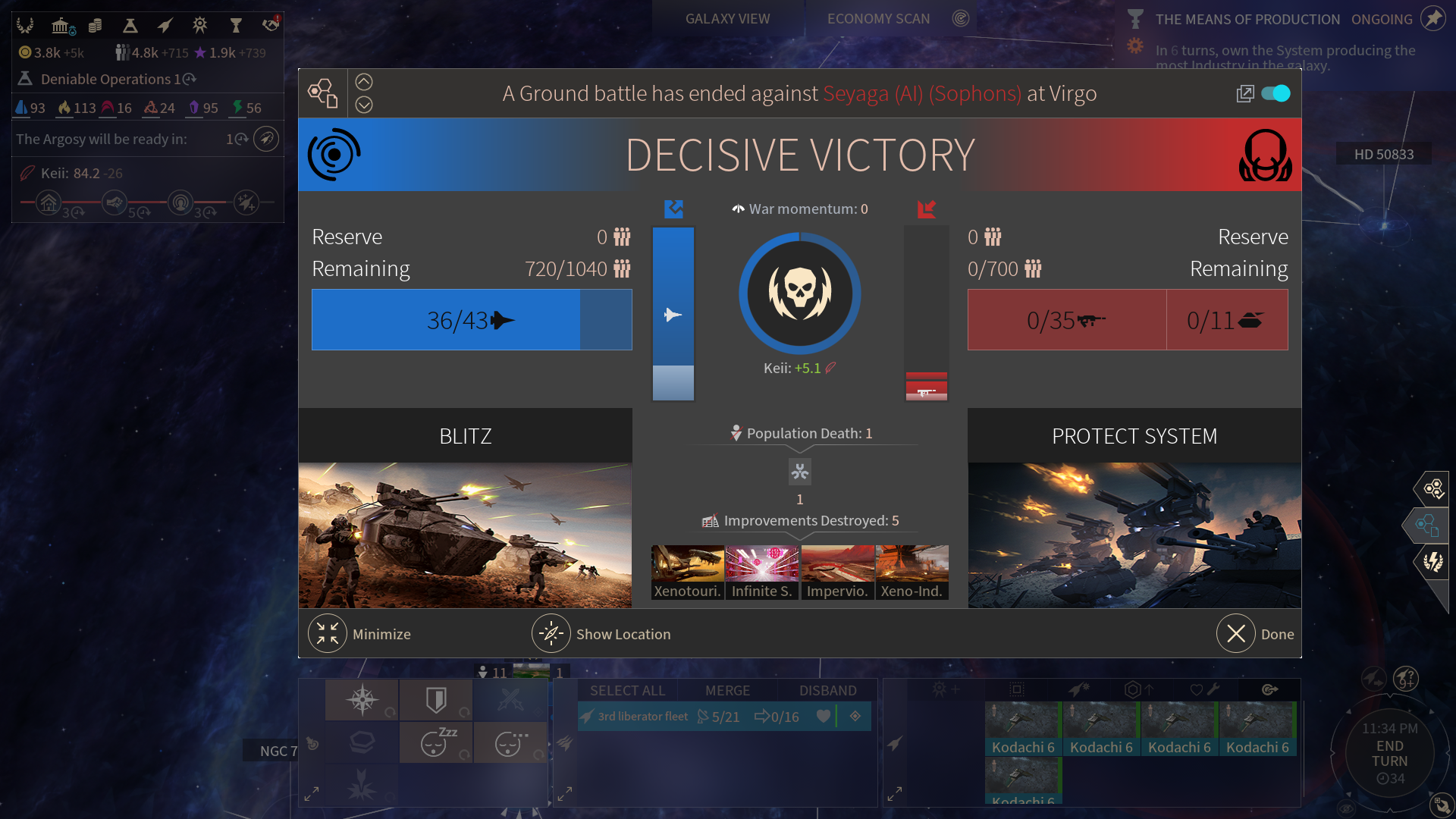Go to previous notification with up arrow
Image resolution: width=1456 pixels, height=819 pixels.
tap(364, 82)
